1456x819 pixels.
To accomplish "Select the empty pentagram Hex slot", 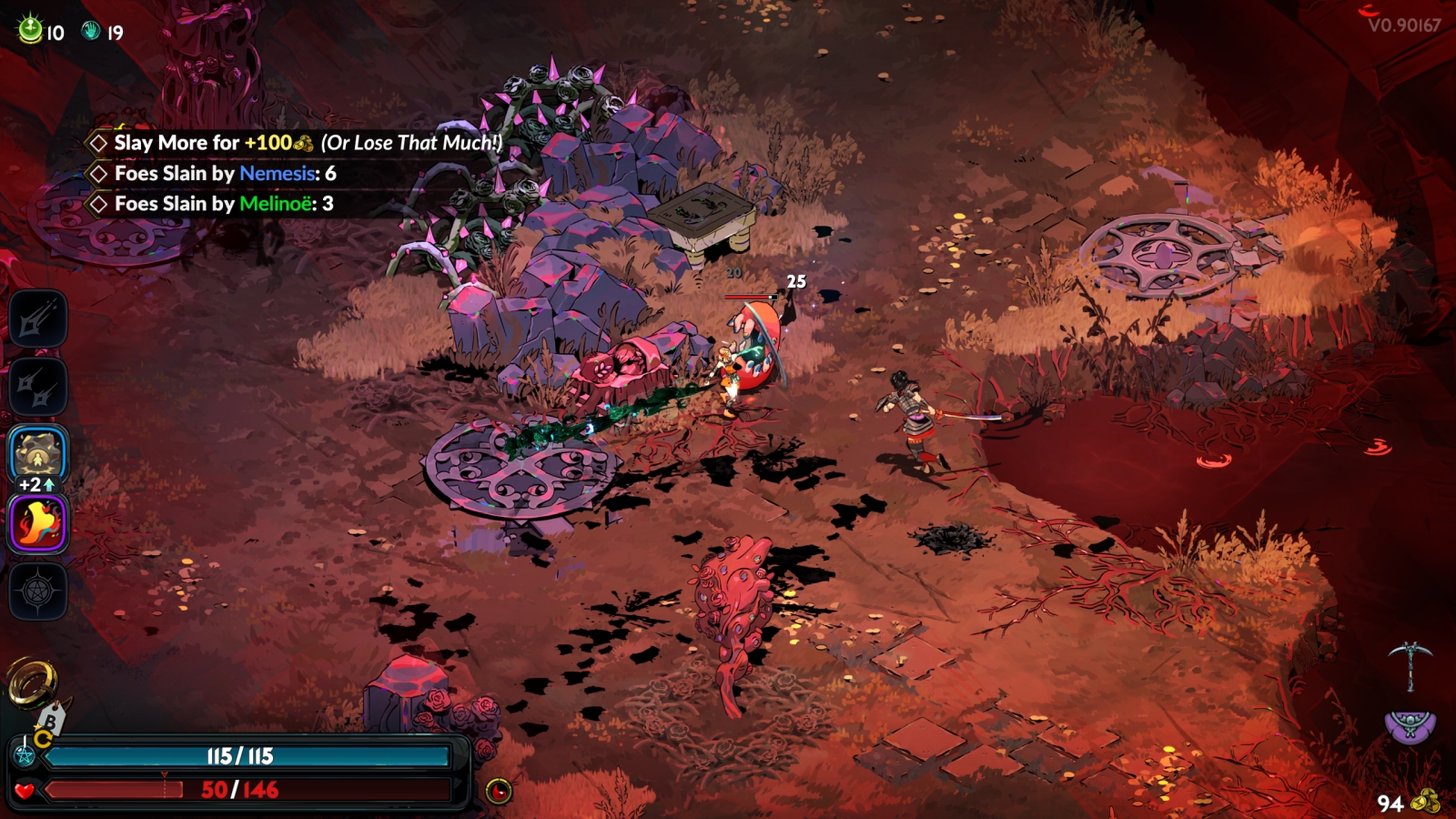I will 38,592.
